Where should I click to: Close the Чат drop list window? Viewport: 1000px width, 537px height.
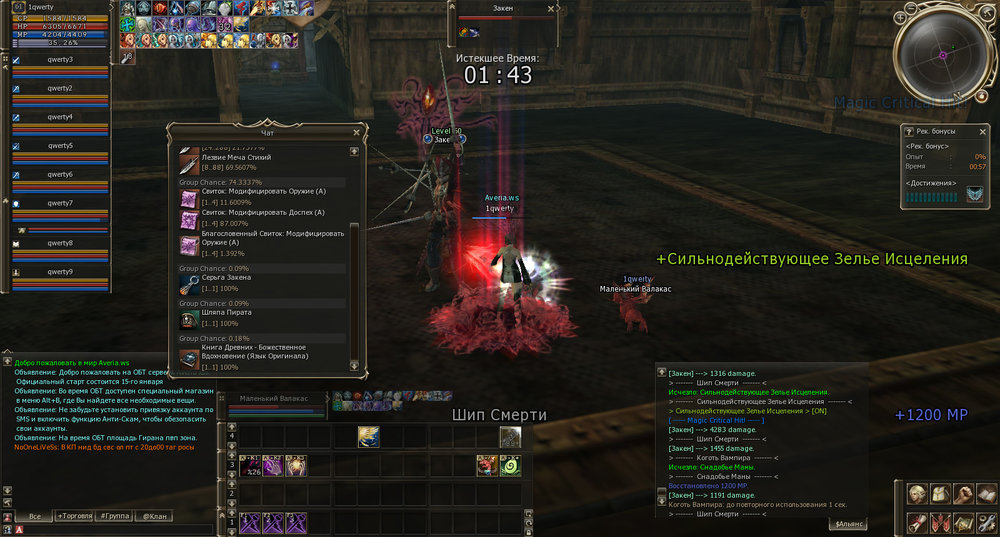(357, 131)
